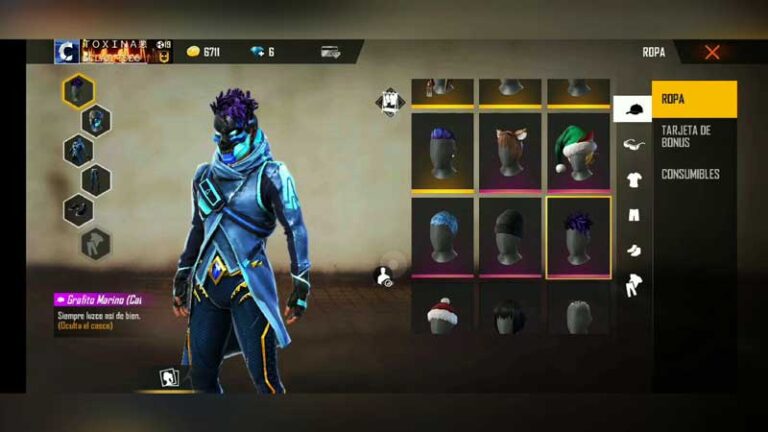Screen dimensions: 768x432
Task: Switch to the glasses category
Action: [x=633, y=145]
